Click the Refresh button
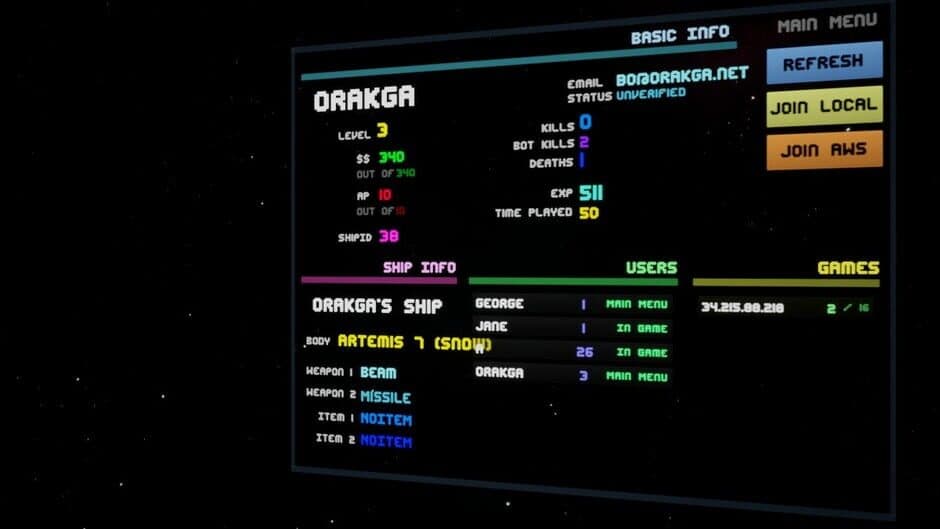Image resolution: width=940 pixels, height=529 pixels. [824, 62]
